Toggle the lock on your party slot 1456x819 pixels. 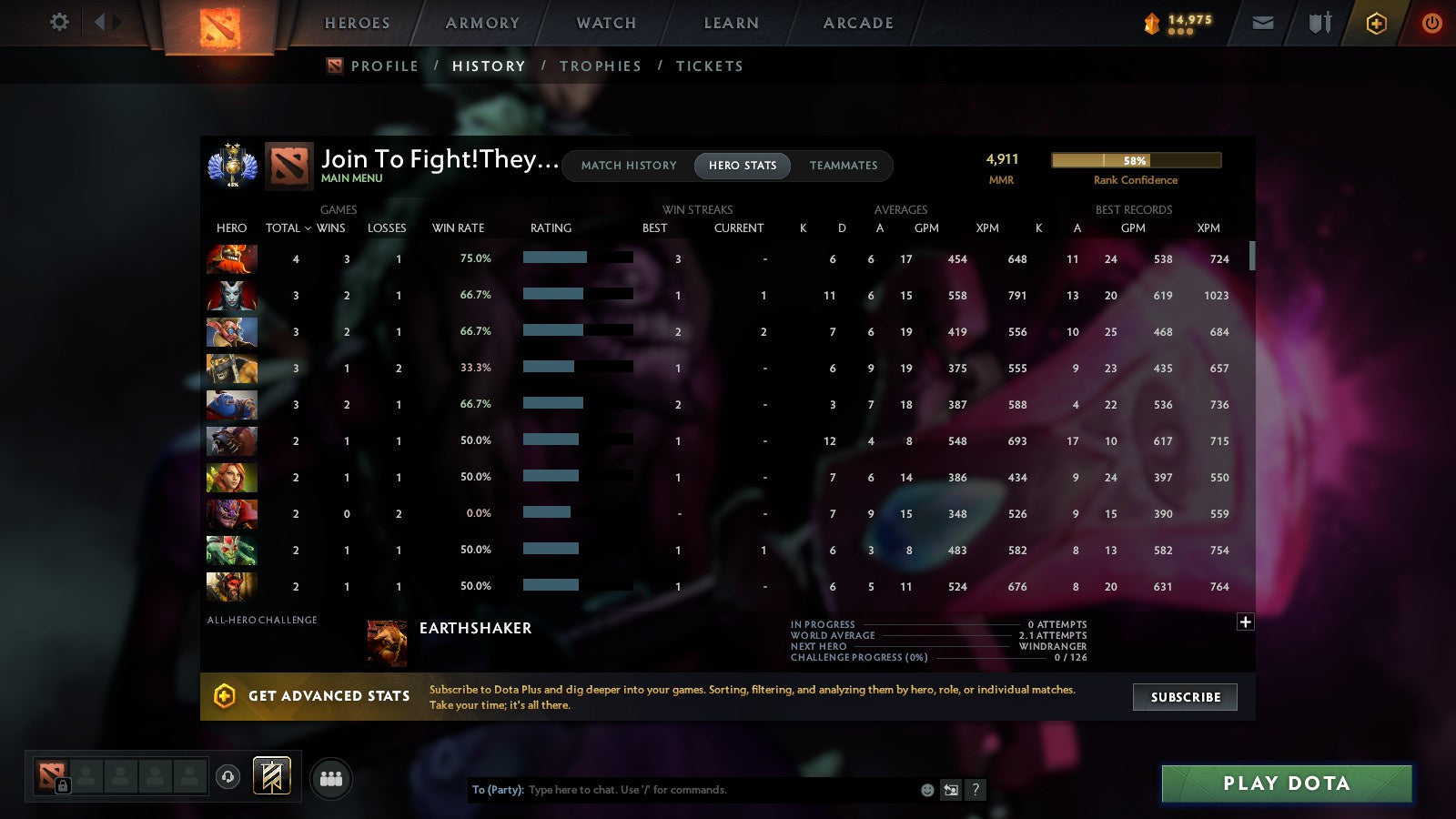click(x=62, y=786)
